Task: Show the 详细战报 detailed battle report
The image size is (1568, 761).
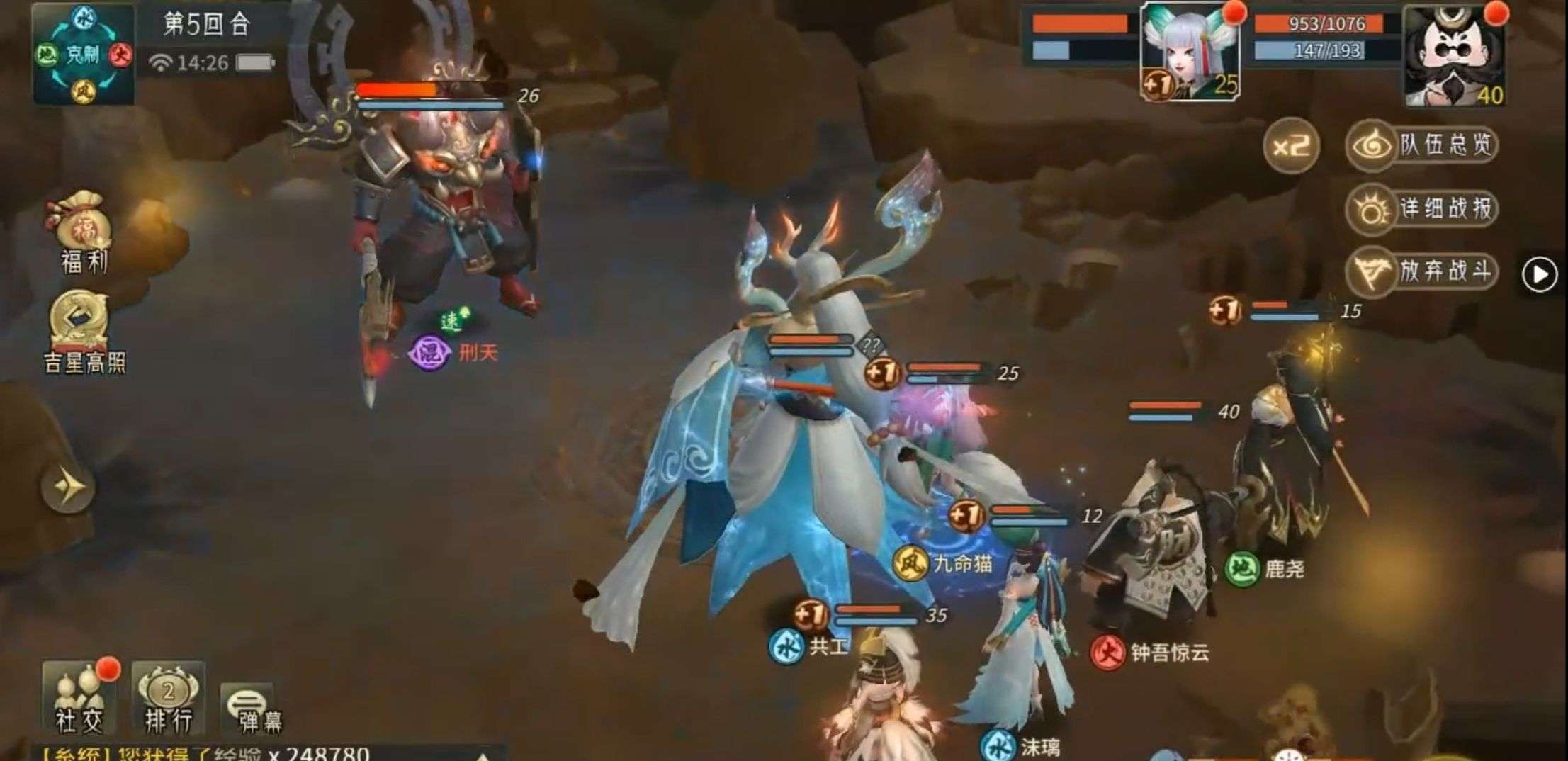Action: point(1422,209)
